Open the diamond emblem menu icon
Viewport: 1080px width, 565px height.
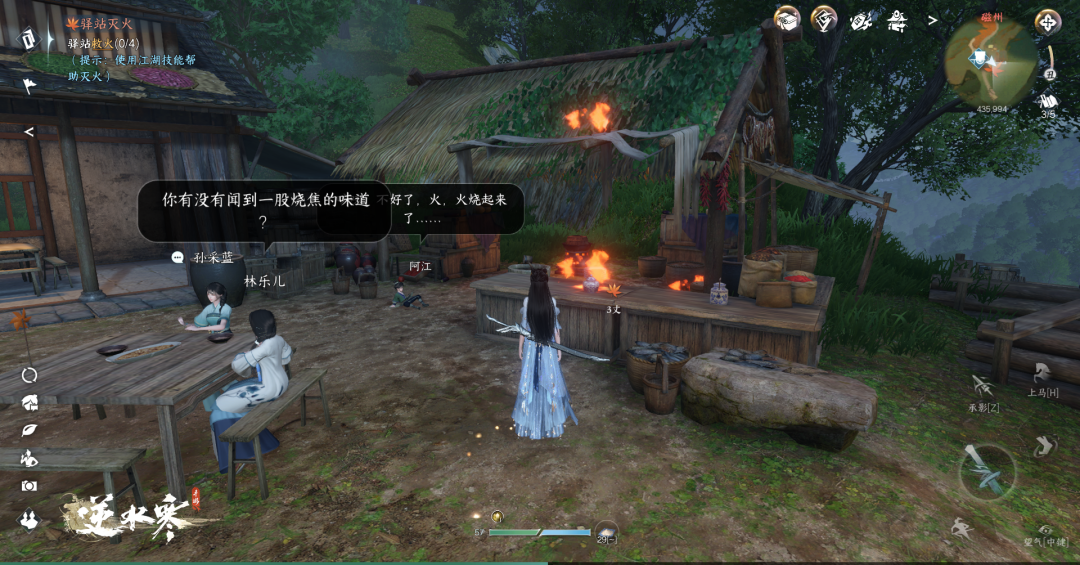click(824, 19)
